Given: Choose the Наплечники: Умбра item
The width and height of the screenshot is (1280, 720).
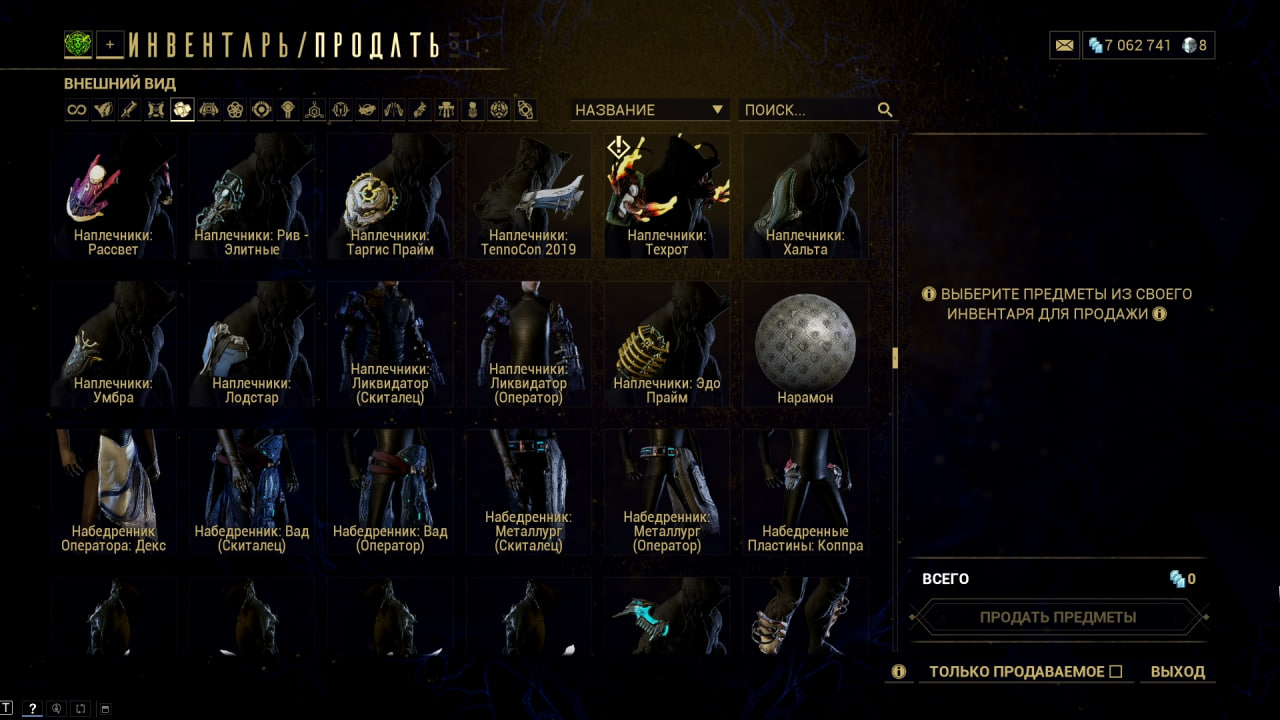Looking at the screenshot, I should (x=113, y=343).
